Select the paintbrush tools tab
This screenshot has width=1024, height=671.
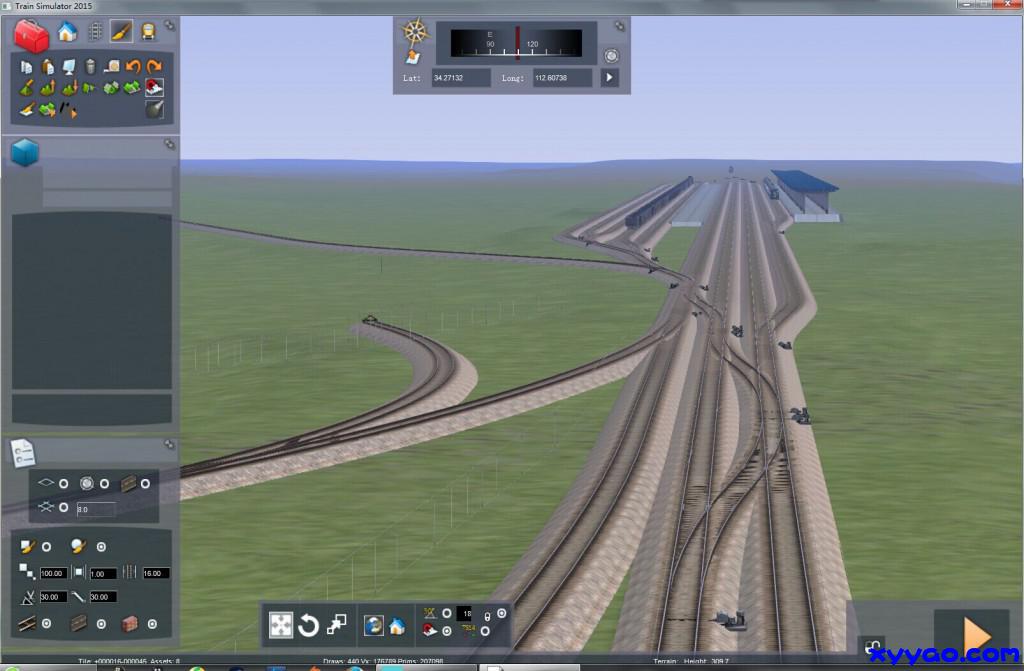121,32
